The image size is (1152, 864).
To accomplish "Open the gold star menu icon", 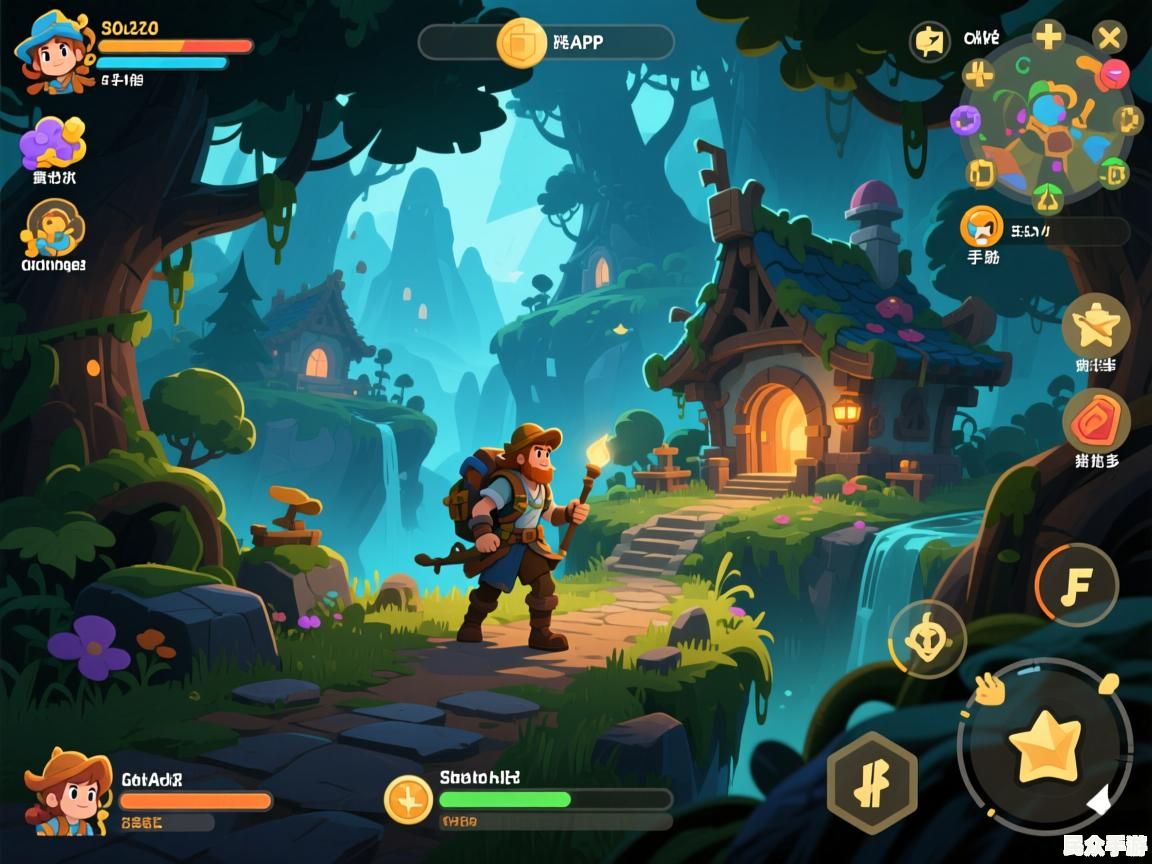I will 1095,327.
